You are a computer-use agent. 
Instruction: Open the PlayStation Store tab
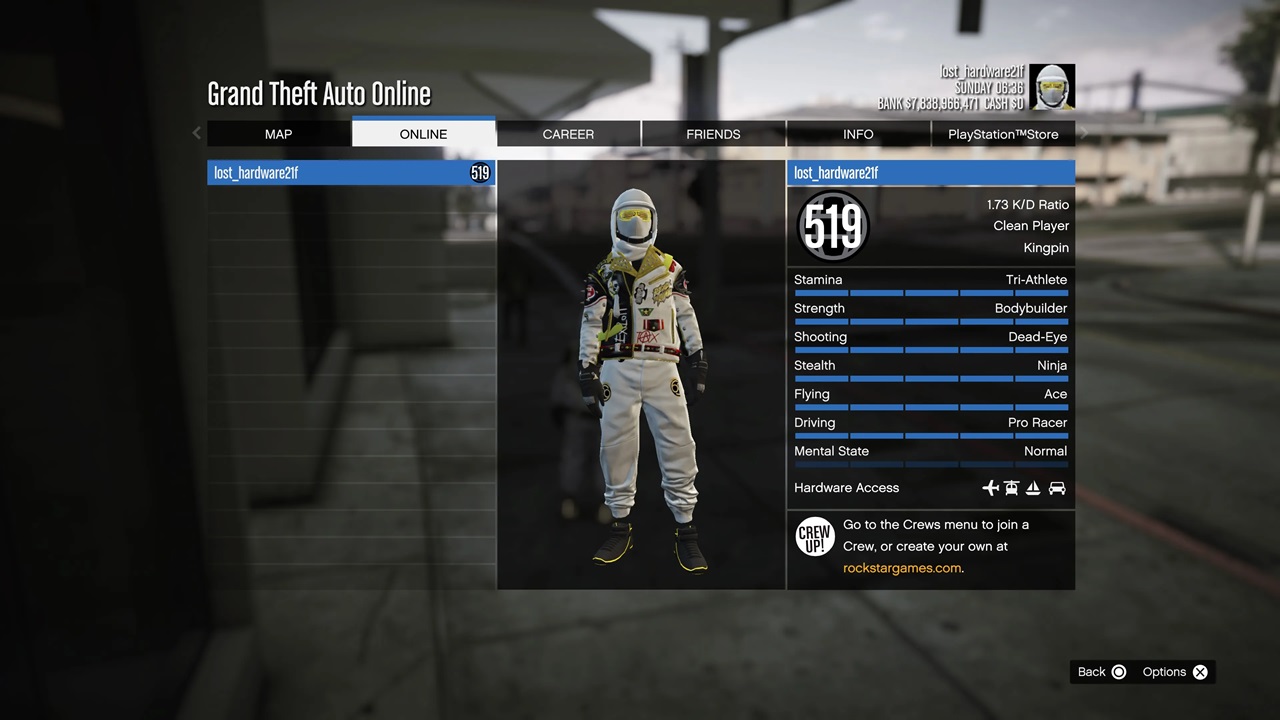click(1003, 134)
